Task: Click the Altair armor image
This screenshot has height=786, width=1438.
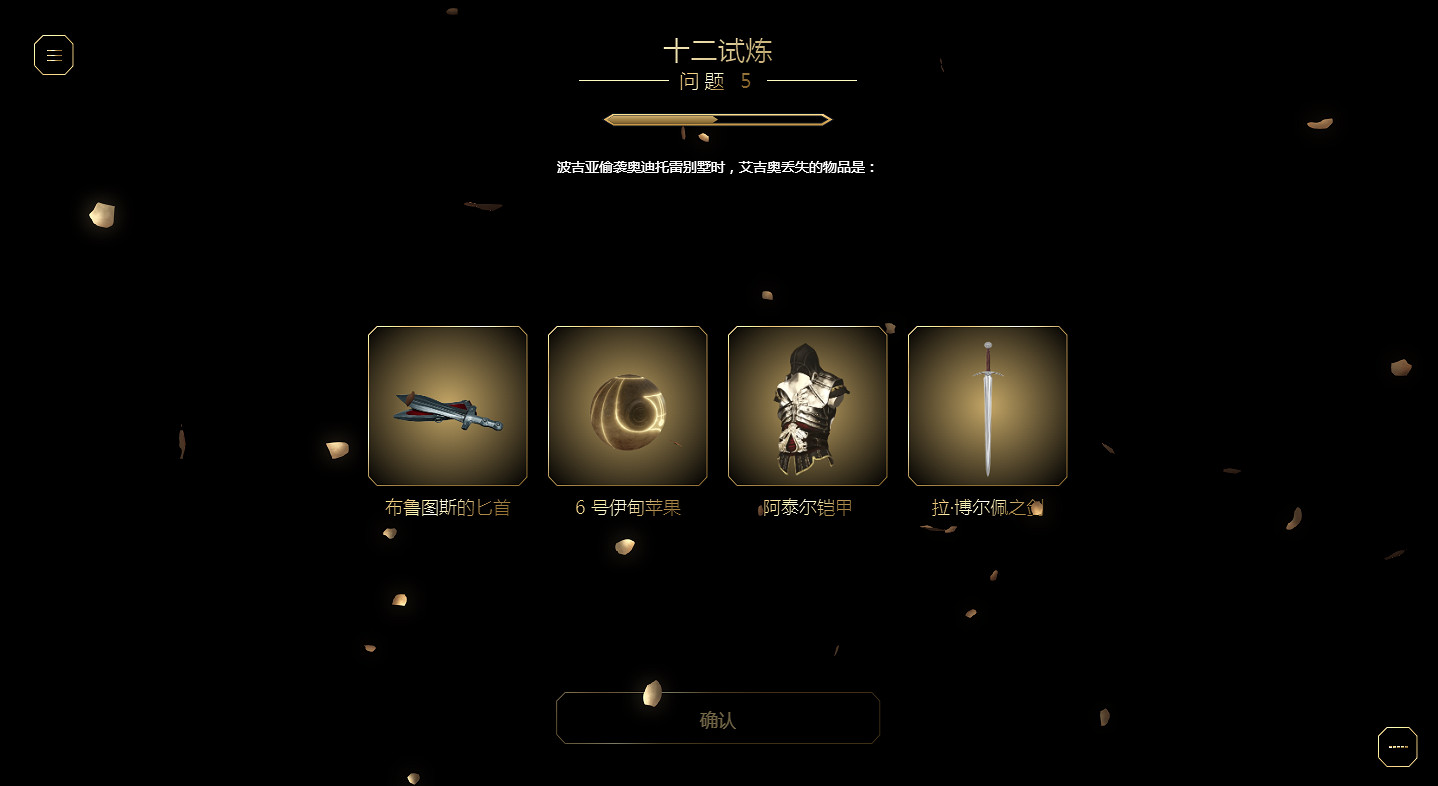Action: pos(807,406)
